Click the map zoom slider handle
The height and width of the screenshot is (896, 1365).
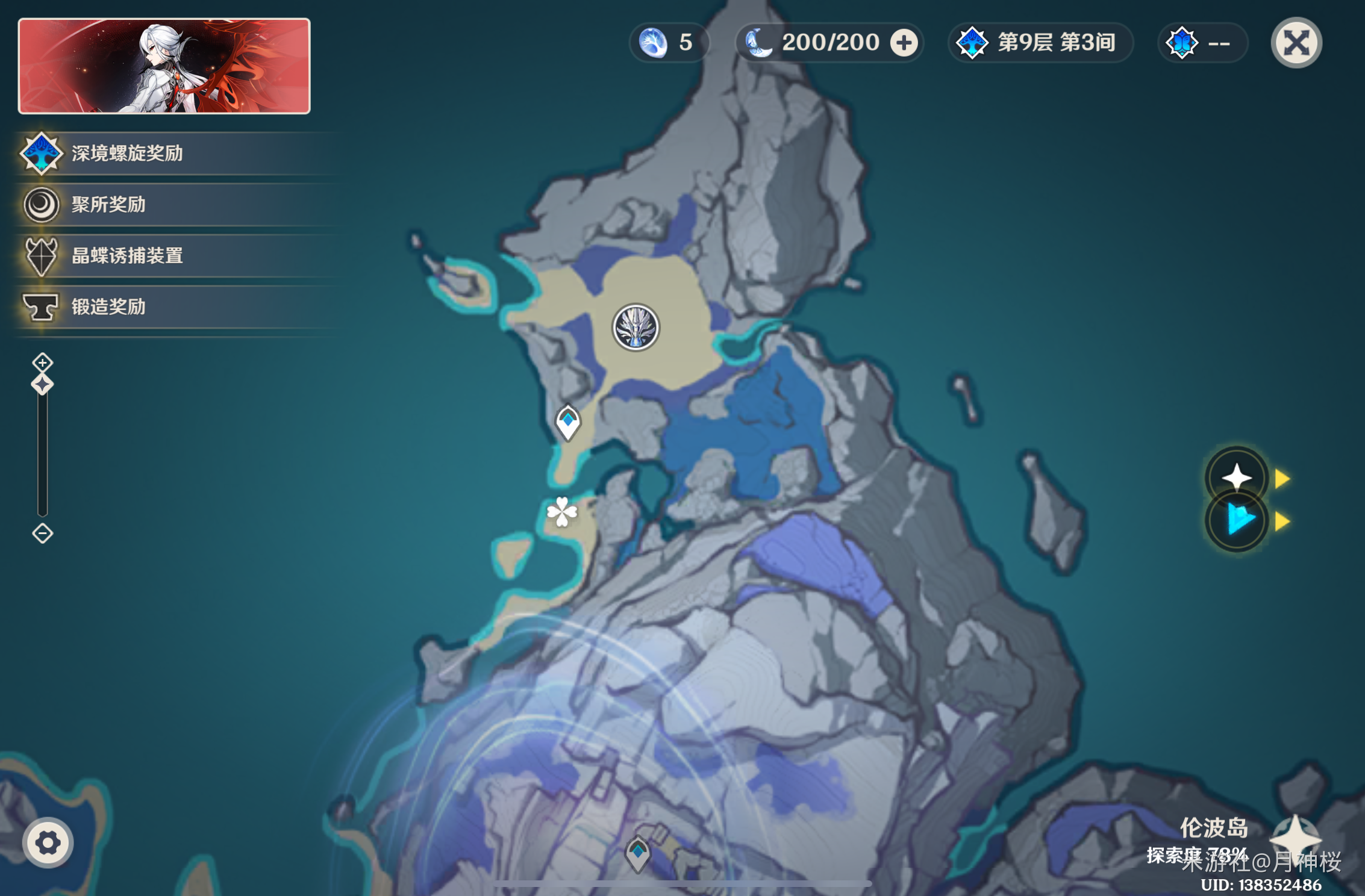coord(42,384)
